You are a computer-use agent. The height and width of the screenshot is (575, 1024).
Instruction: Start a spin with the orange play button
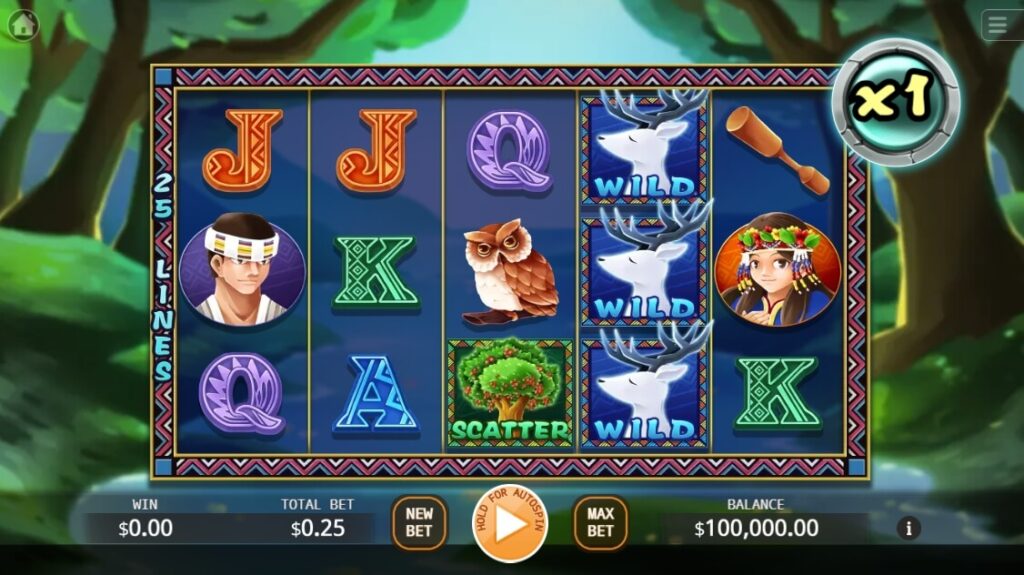pos(510,523)
